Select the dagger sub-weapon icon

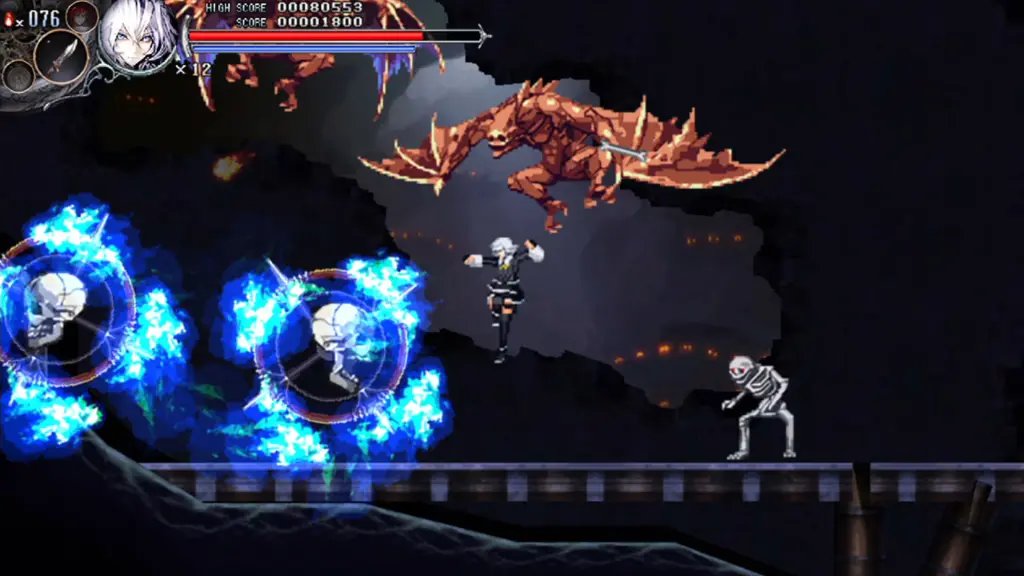pyautogui.click(x=61, y=56)
